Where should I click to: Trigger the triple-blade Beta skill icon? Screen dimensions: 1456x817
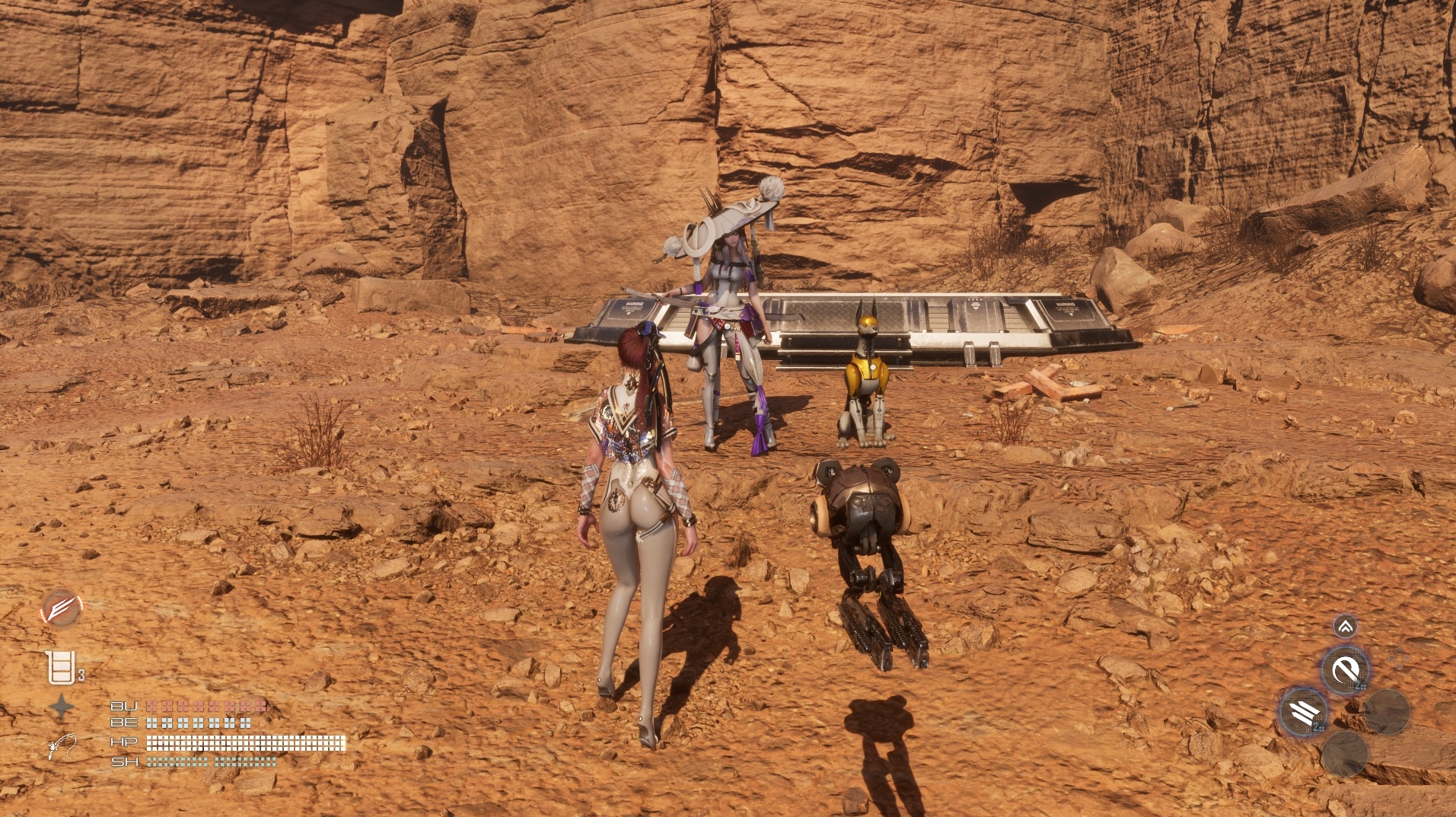click(1304, 712)
